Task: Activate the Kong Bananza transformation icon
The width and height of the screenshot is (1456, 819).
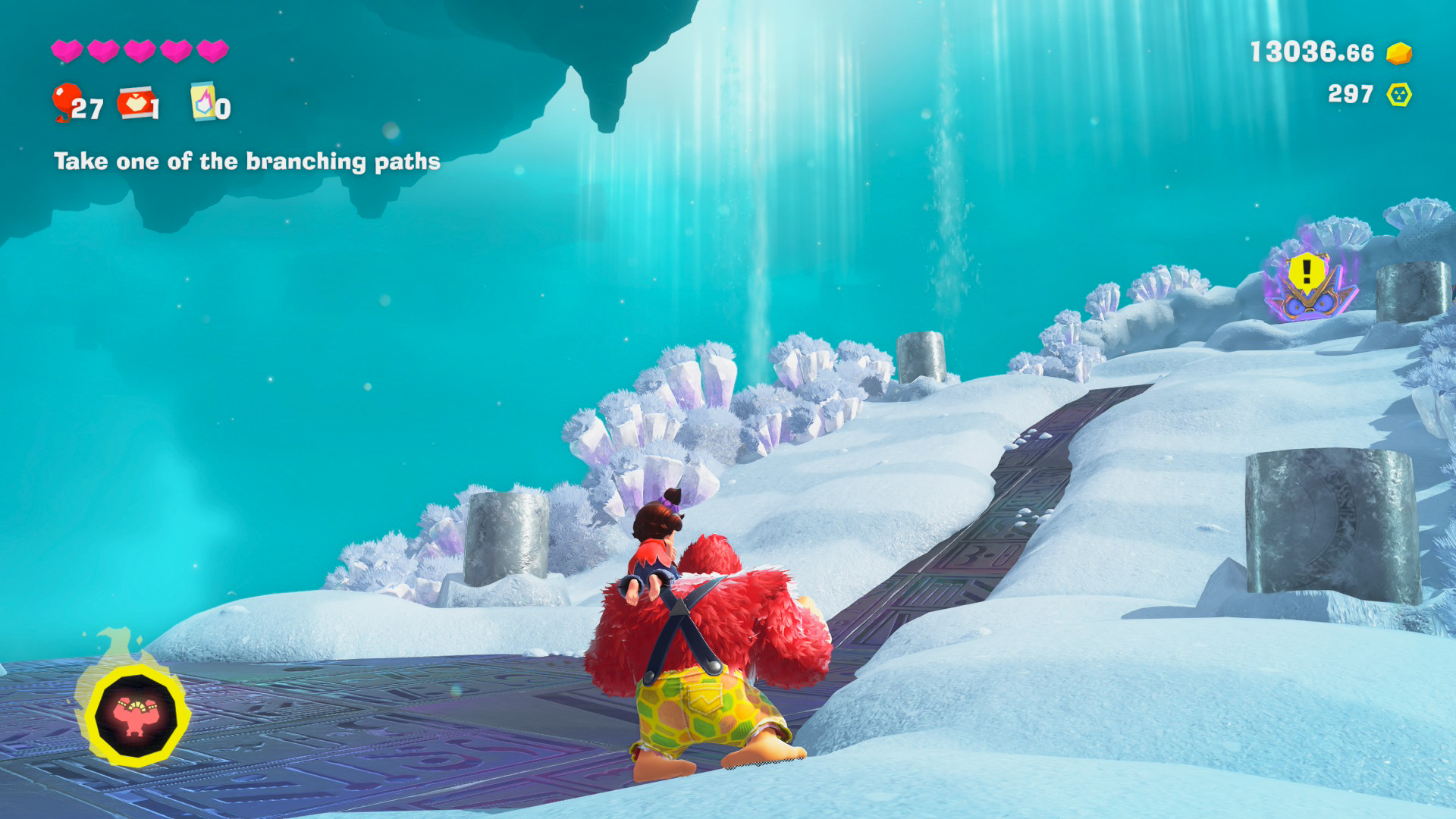Action: (136, 714)
